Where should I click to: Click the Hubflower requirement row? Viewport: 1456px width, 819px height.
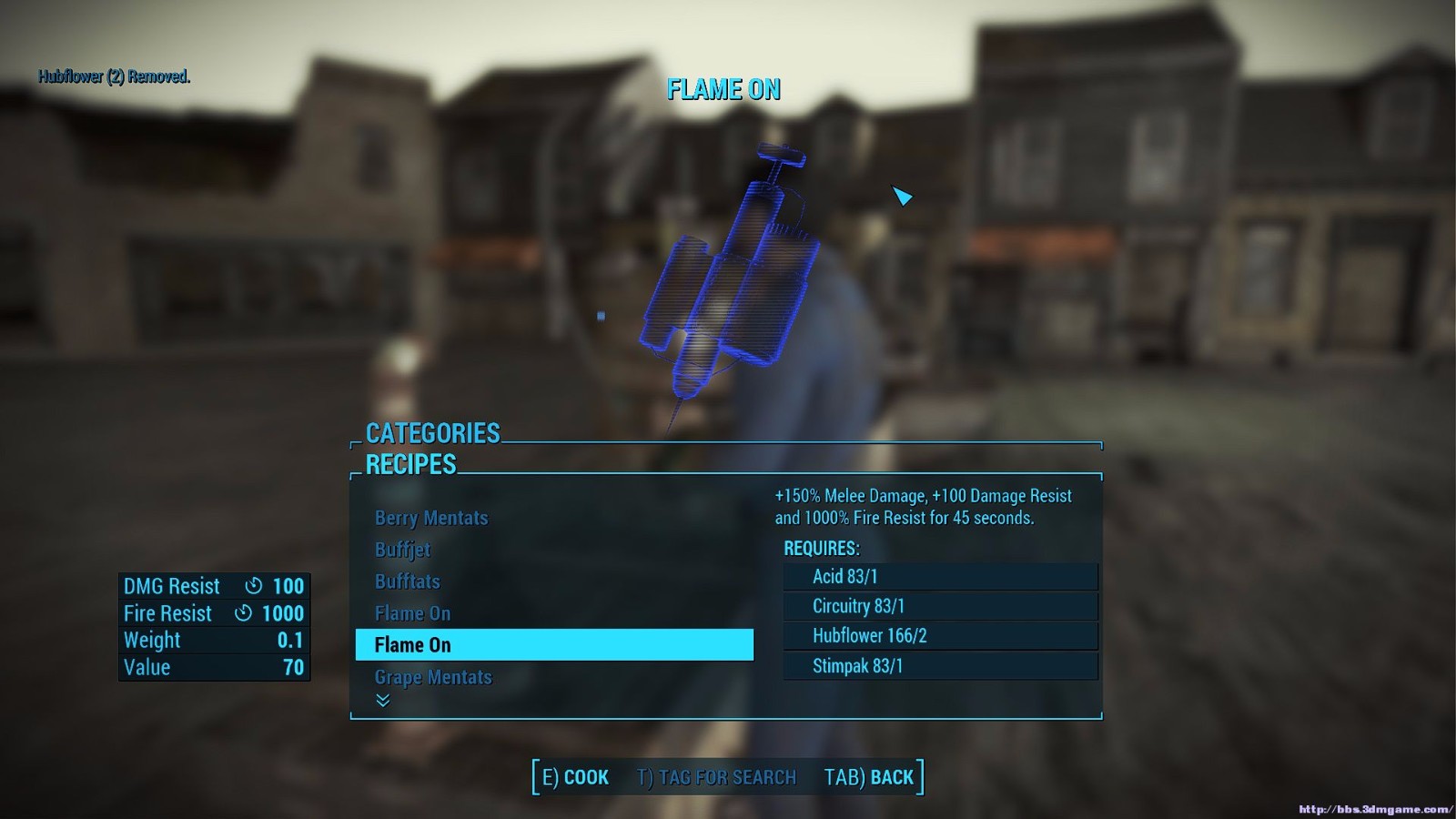coord(939,636)
